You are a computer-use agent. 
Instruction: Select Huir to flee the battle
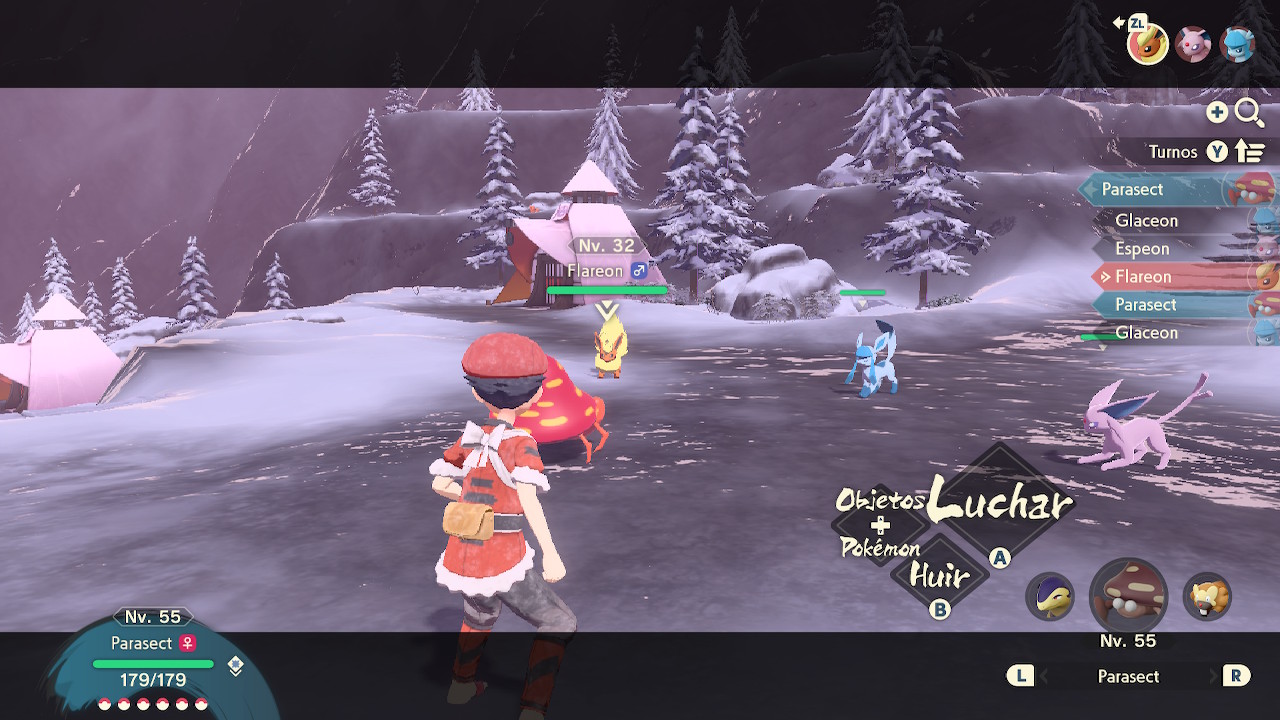point(939,576)
